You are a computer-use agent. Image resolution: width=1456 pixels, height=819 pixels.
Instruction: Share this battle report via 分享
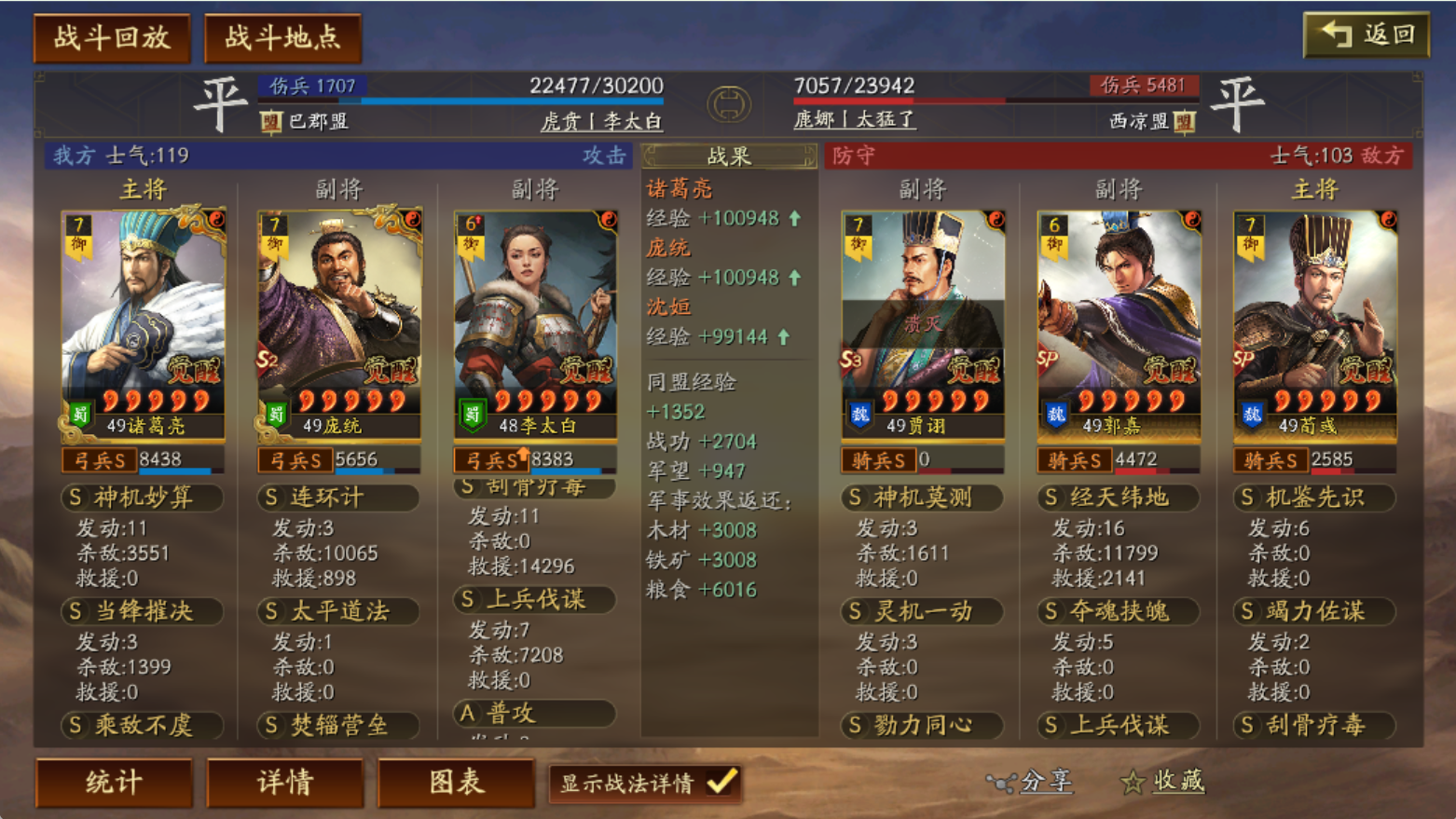pos(1031,782)
